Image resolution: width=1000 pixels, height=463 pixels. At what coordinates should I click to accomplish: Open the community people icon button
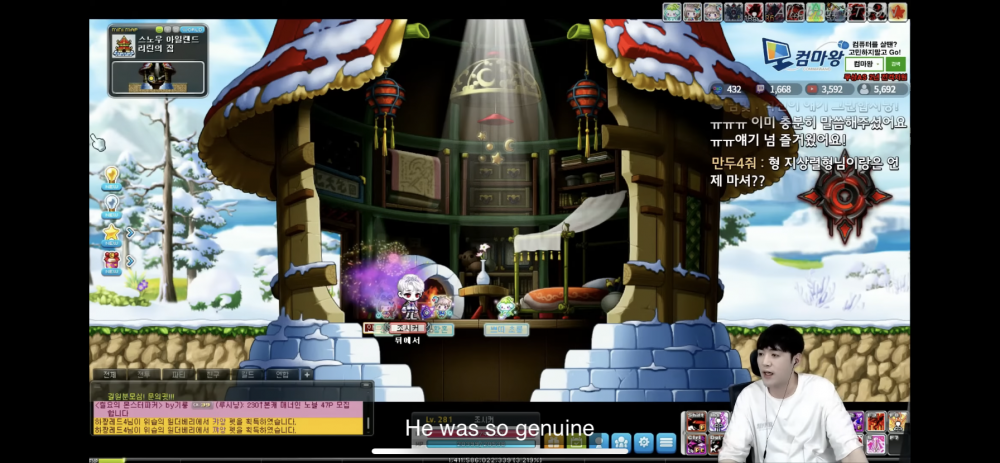coord(620,441)
